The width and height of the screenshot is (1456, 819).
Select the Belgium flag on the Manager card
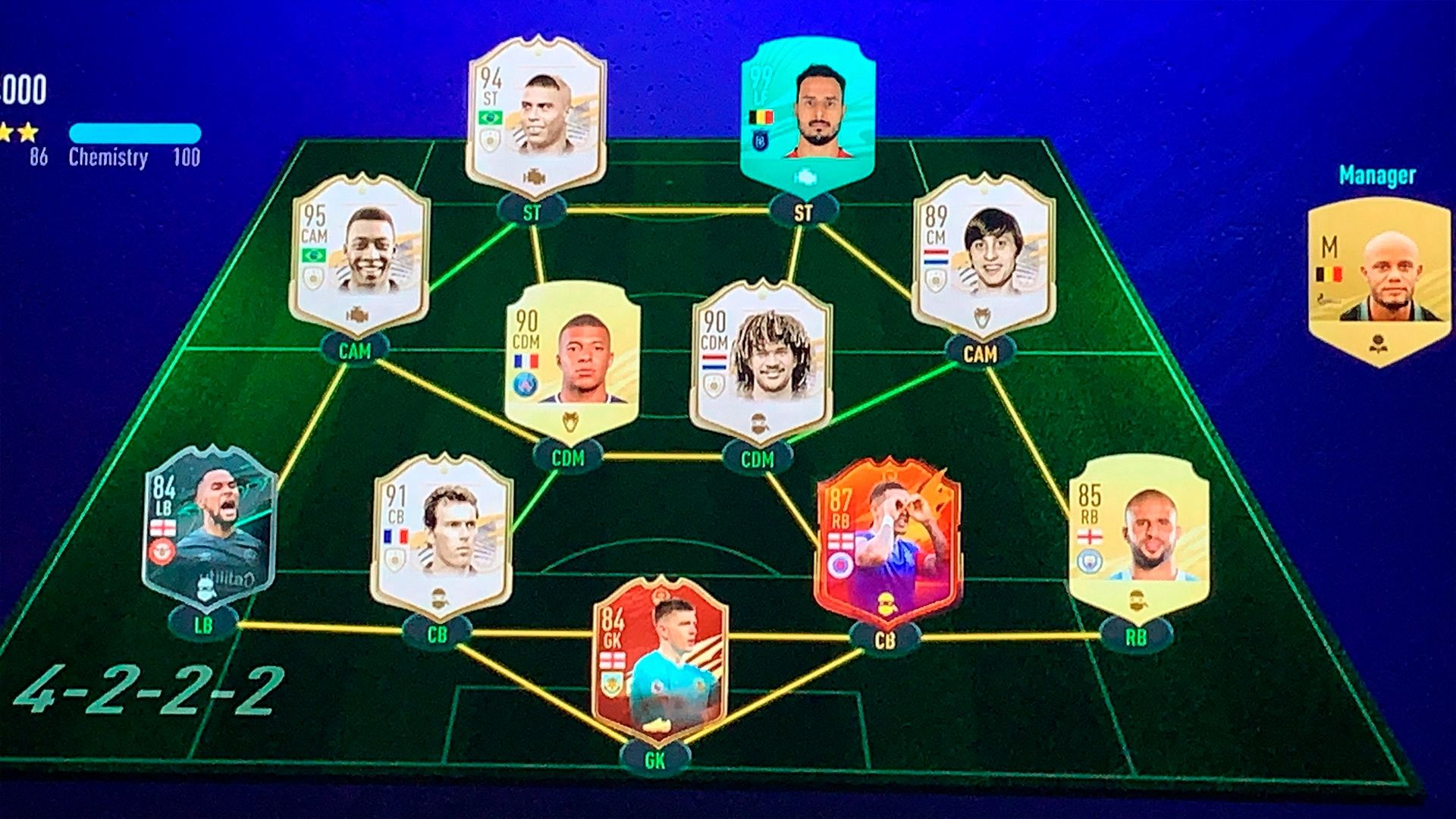pos(1330,274)
